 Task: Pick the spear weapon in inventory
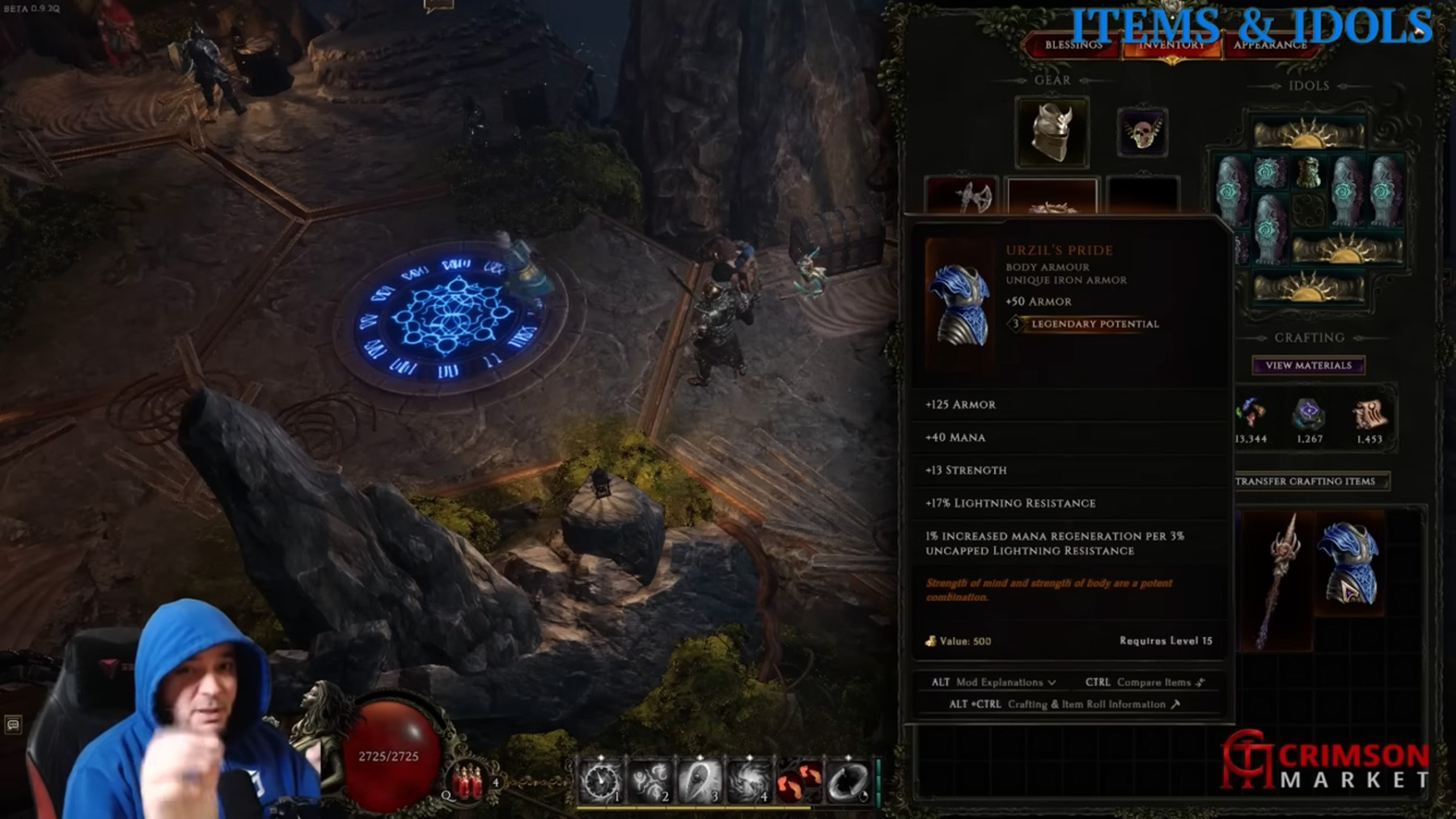point(1277,579)
